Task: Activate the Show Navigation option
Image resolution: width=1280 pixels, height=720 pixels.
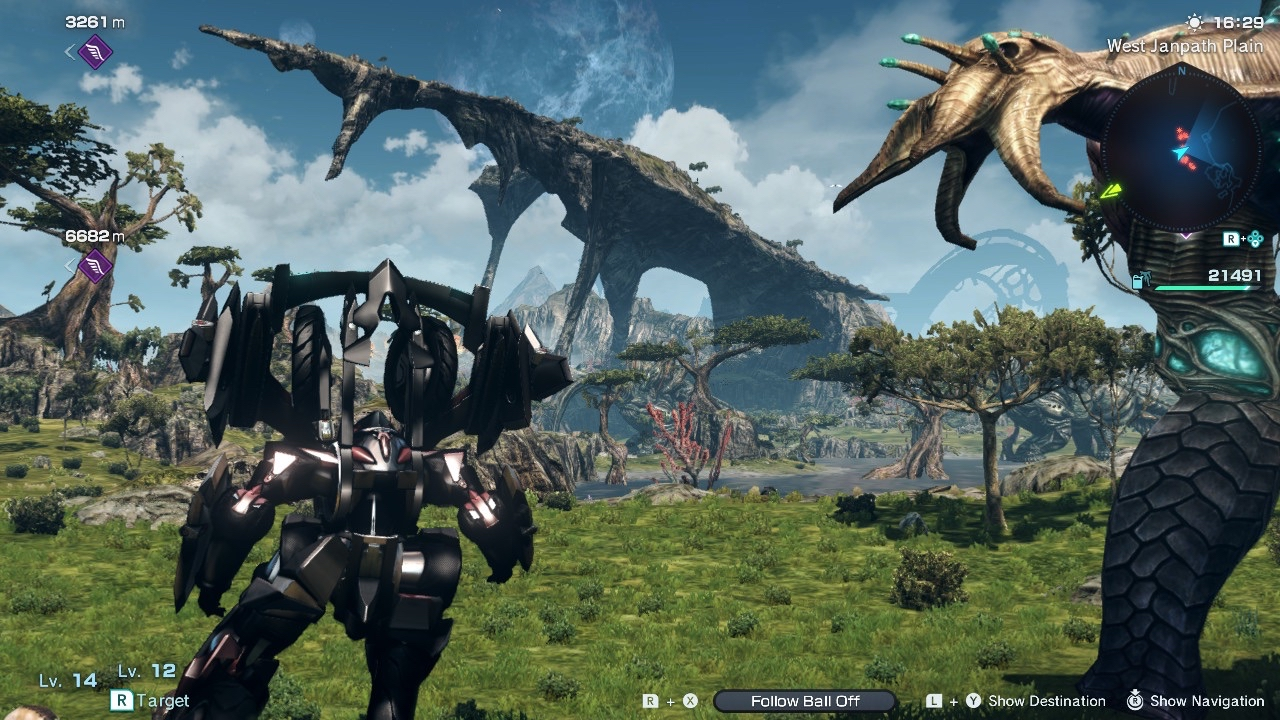Action: (1206, 701)
